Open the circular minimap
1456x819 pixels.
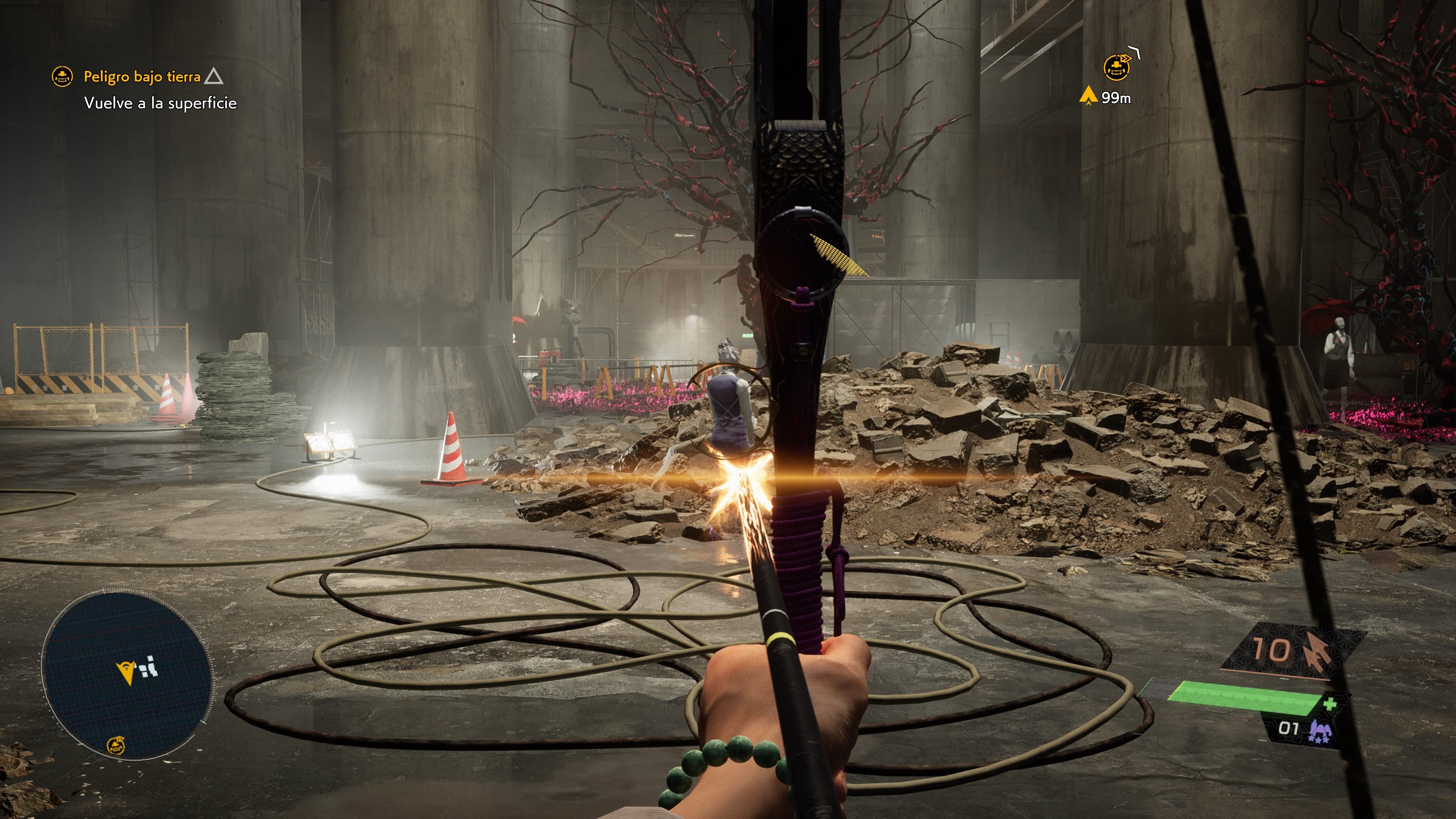tap(128, 673)
